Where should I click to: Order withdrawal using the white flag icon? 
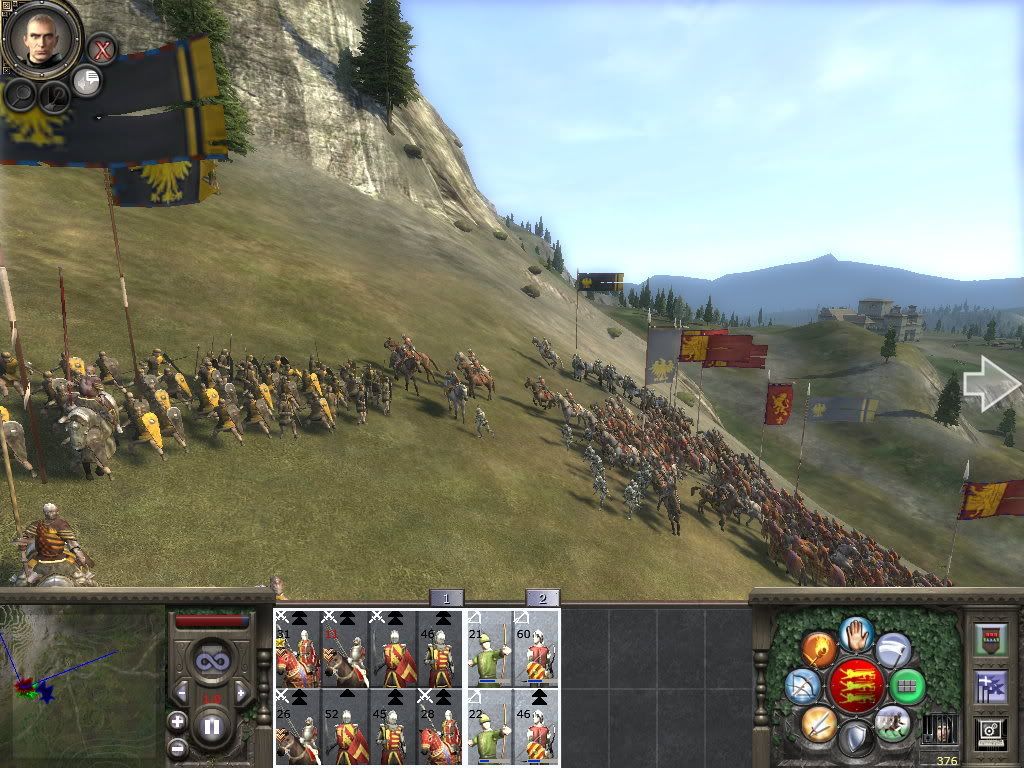point(893,650)
